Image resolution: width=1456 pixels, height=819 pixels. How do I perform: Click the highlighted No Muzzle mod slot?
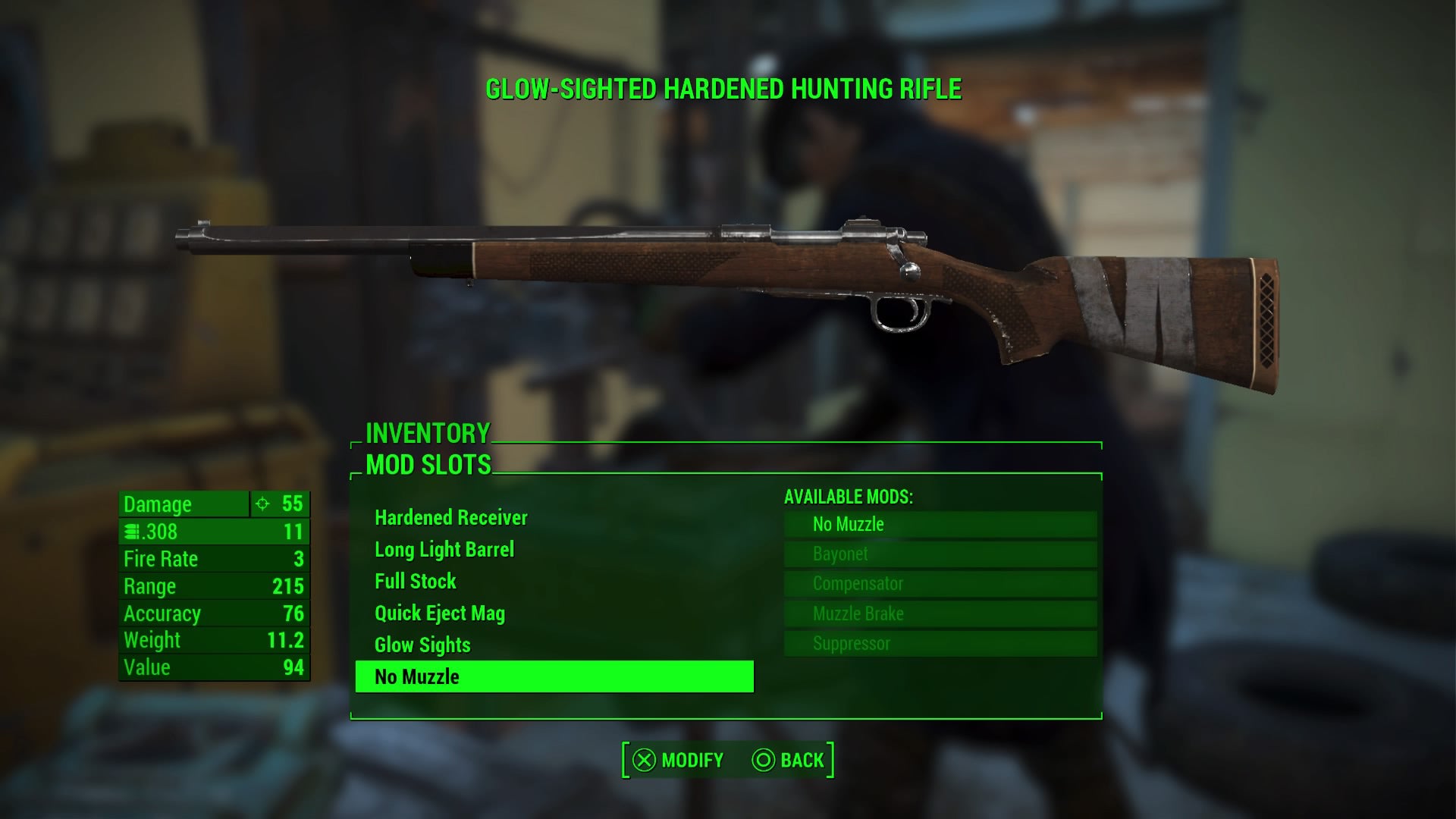[x=554, y=676]
